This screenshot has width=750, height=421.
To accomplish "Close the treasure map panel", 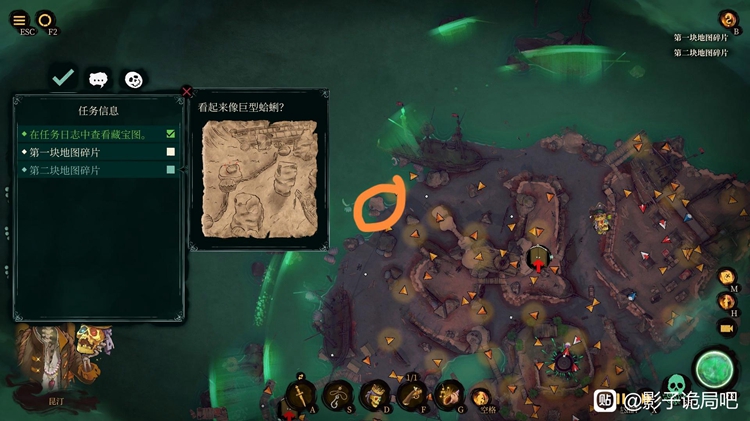I will coord(187,92).
